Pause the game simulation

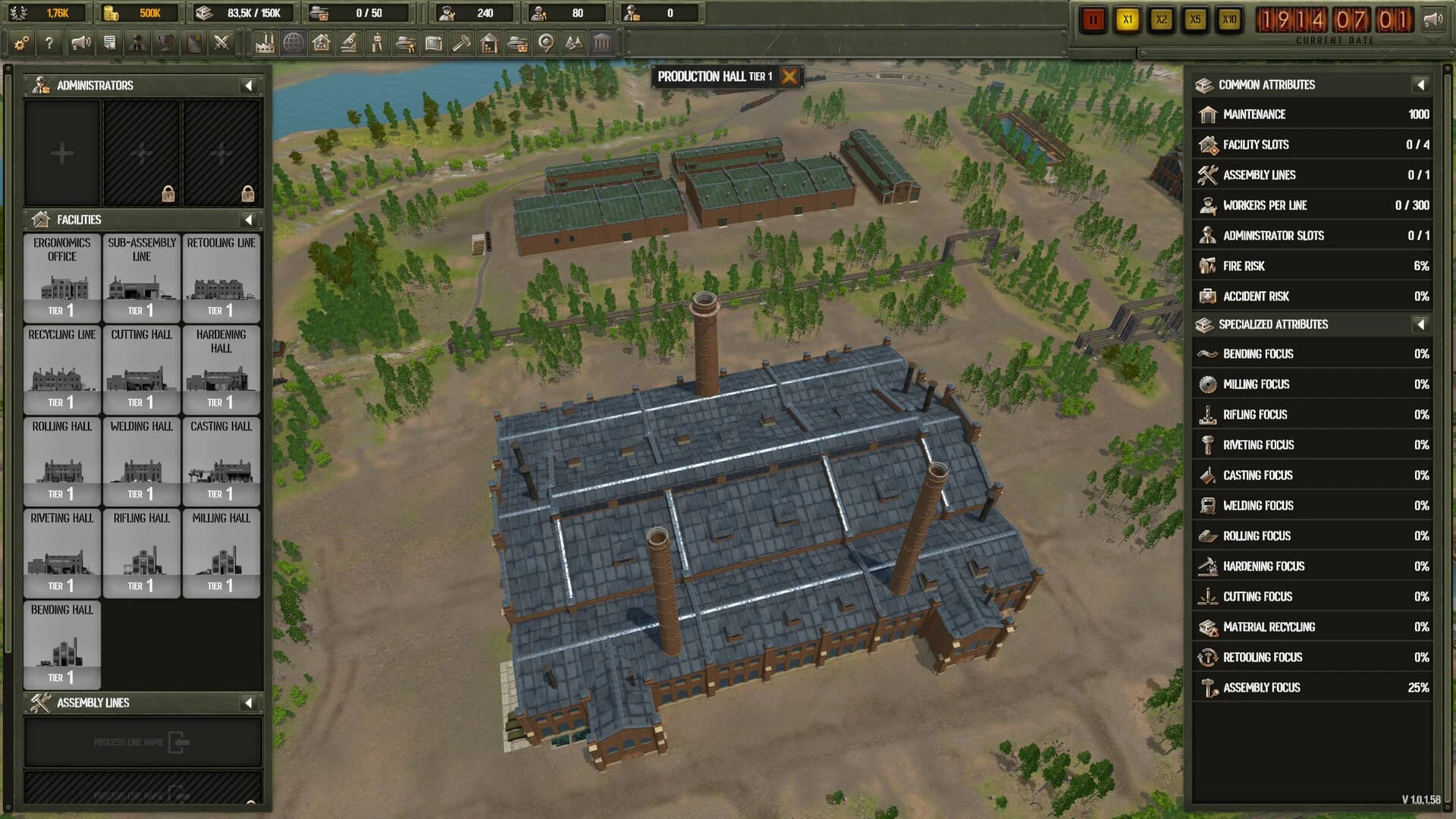1092,20
